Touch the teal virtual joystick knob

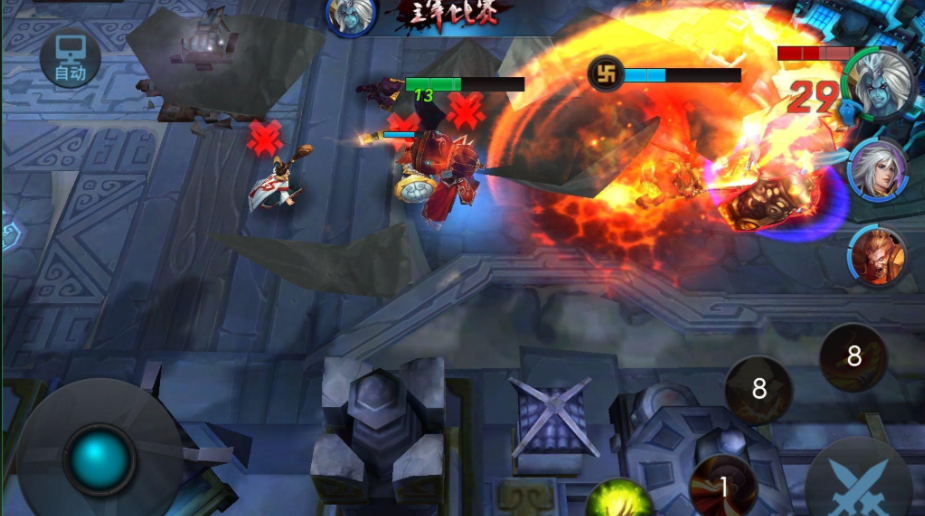click(x=100, y=459)
